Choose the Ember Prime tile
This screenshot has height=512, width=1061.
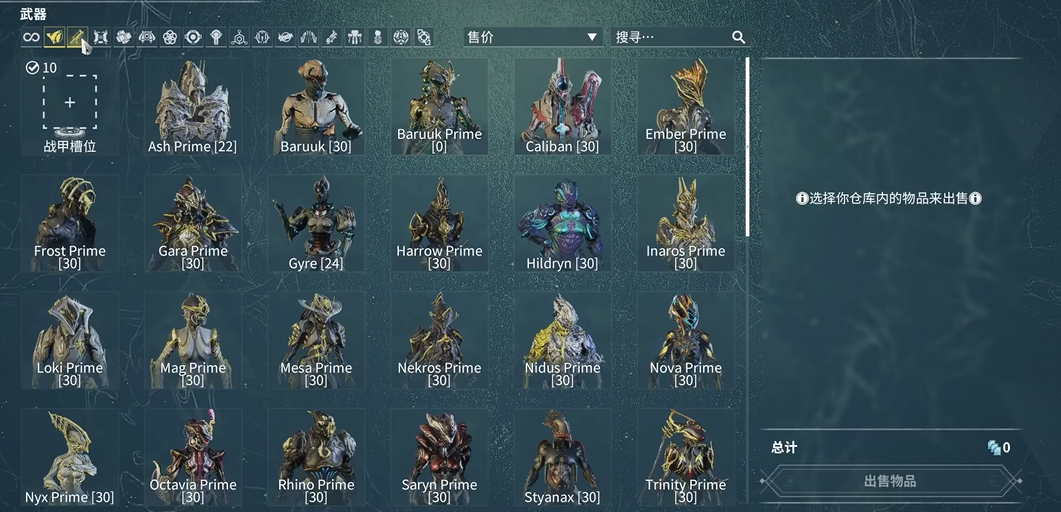(x=685, y=107)
